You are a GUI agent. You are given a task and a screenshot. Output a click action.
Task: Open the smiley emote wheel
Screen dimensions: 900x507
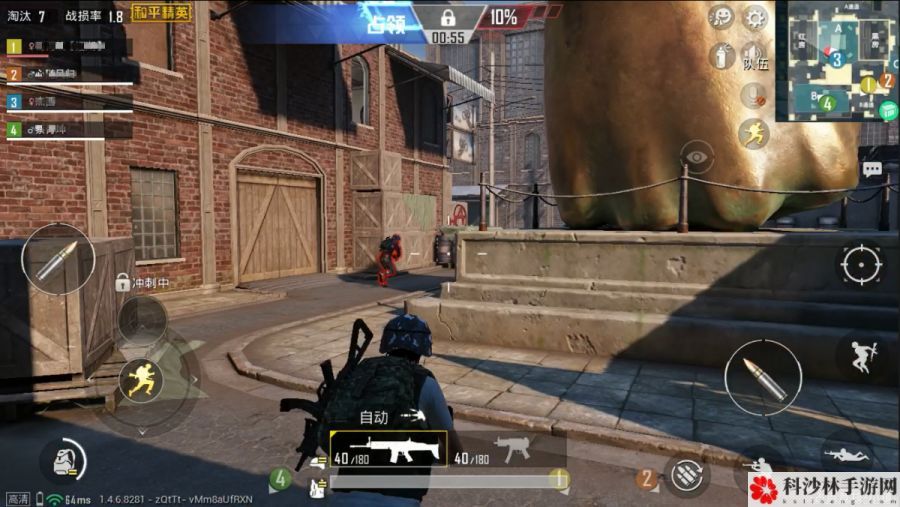(x=721, y=17)
